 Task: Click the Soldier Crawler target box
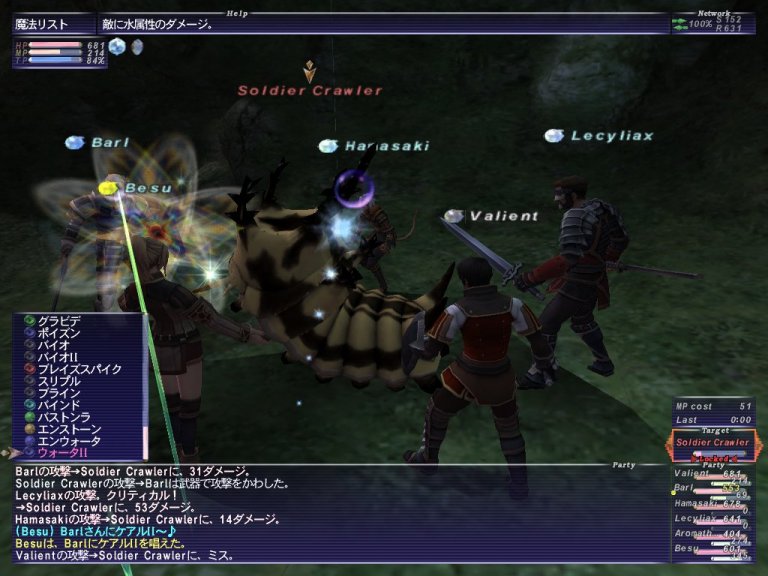[x=712, y=443]
